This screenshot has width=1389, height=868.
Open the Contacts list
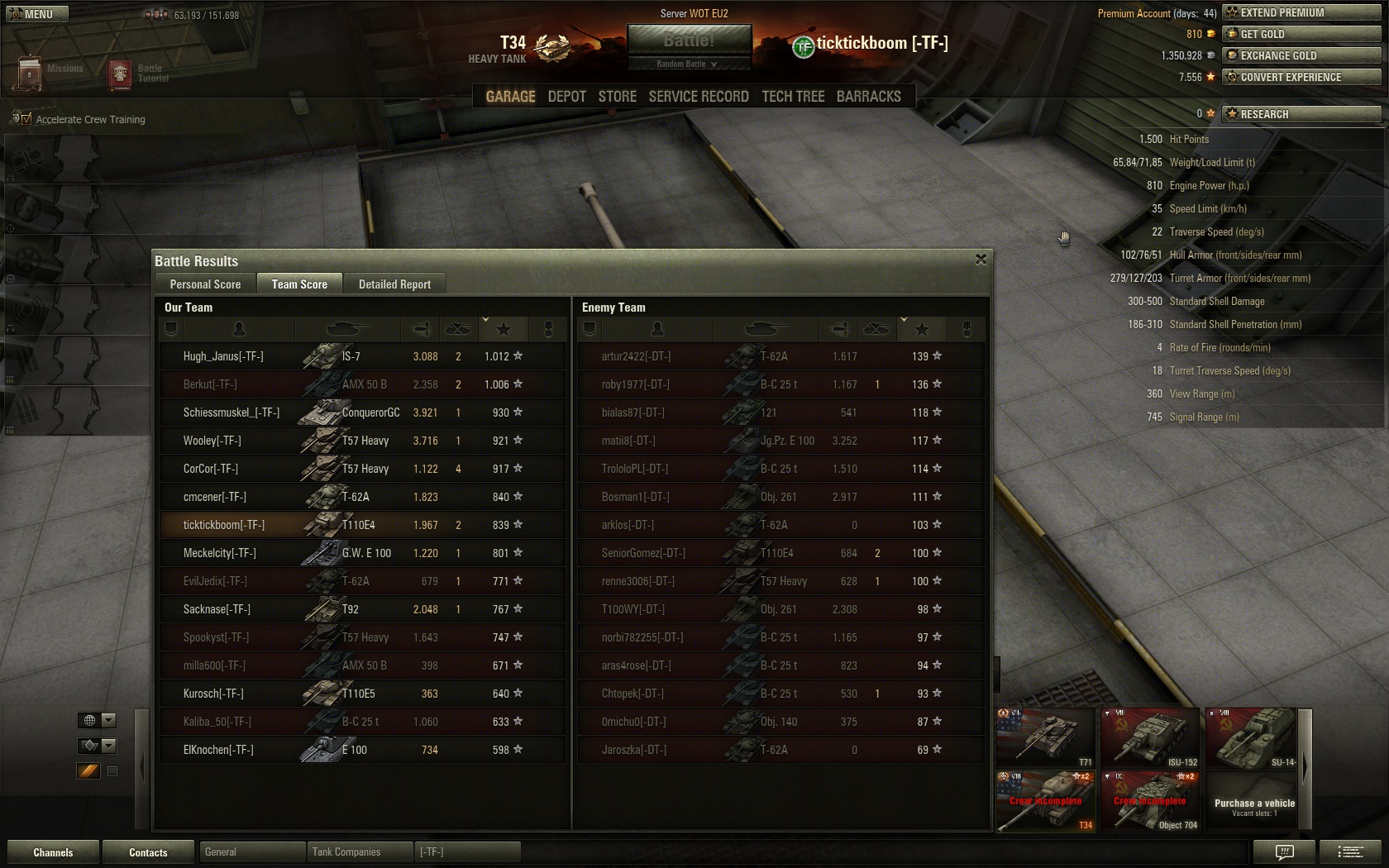click(148, 852)
